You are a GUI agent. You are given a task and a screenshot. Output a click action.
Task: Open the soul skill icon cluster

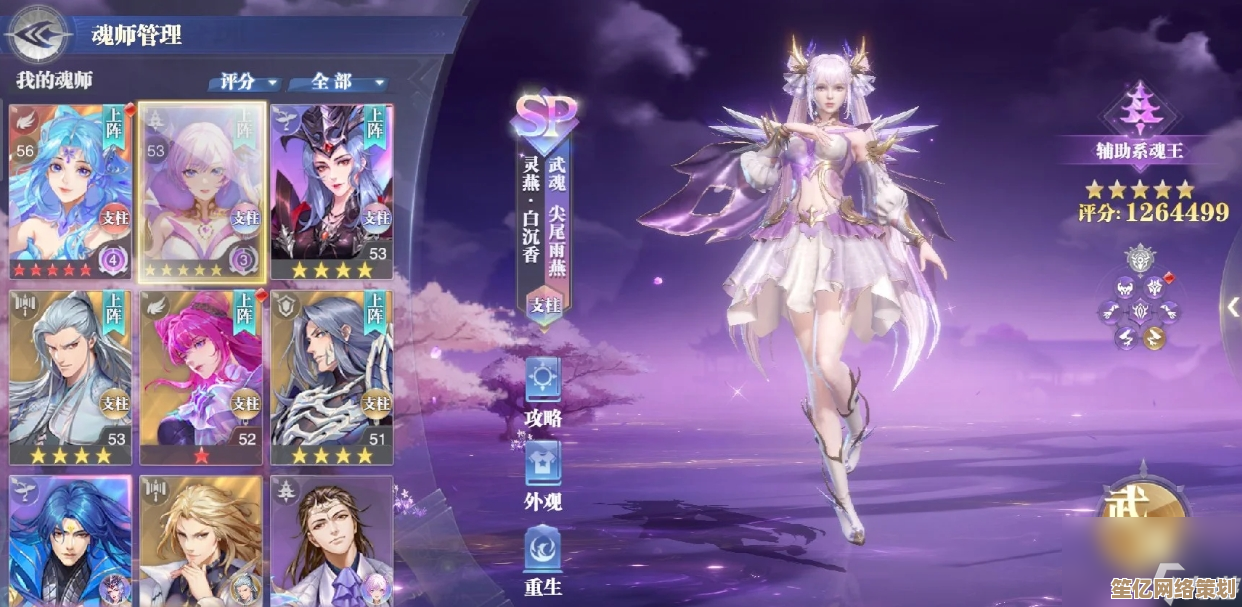pyautogui.click(x=1140, y=298)
